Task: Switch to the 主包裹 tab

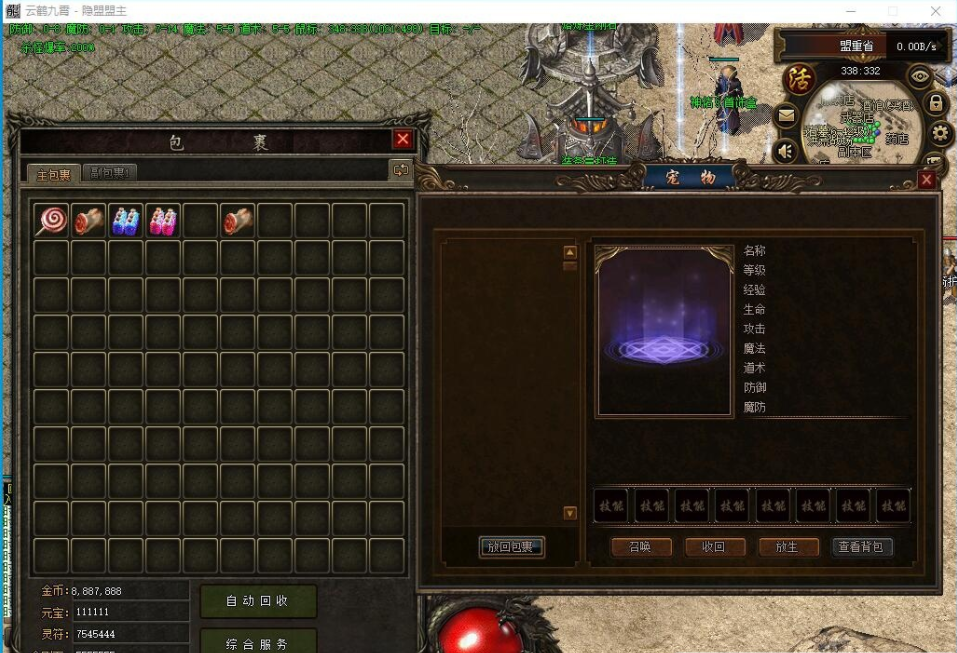Action: click(x=53, y=173)
